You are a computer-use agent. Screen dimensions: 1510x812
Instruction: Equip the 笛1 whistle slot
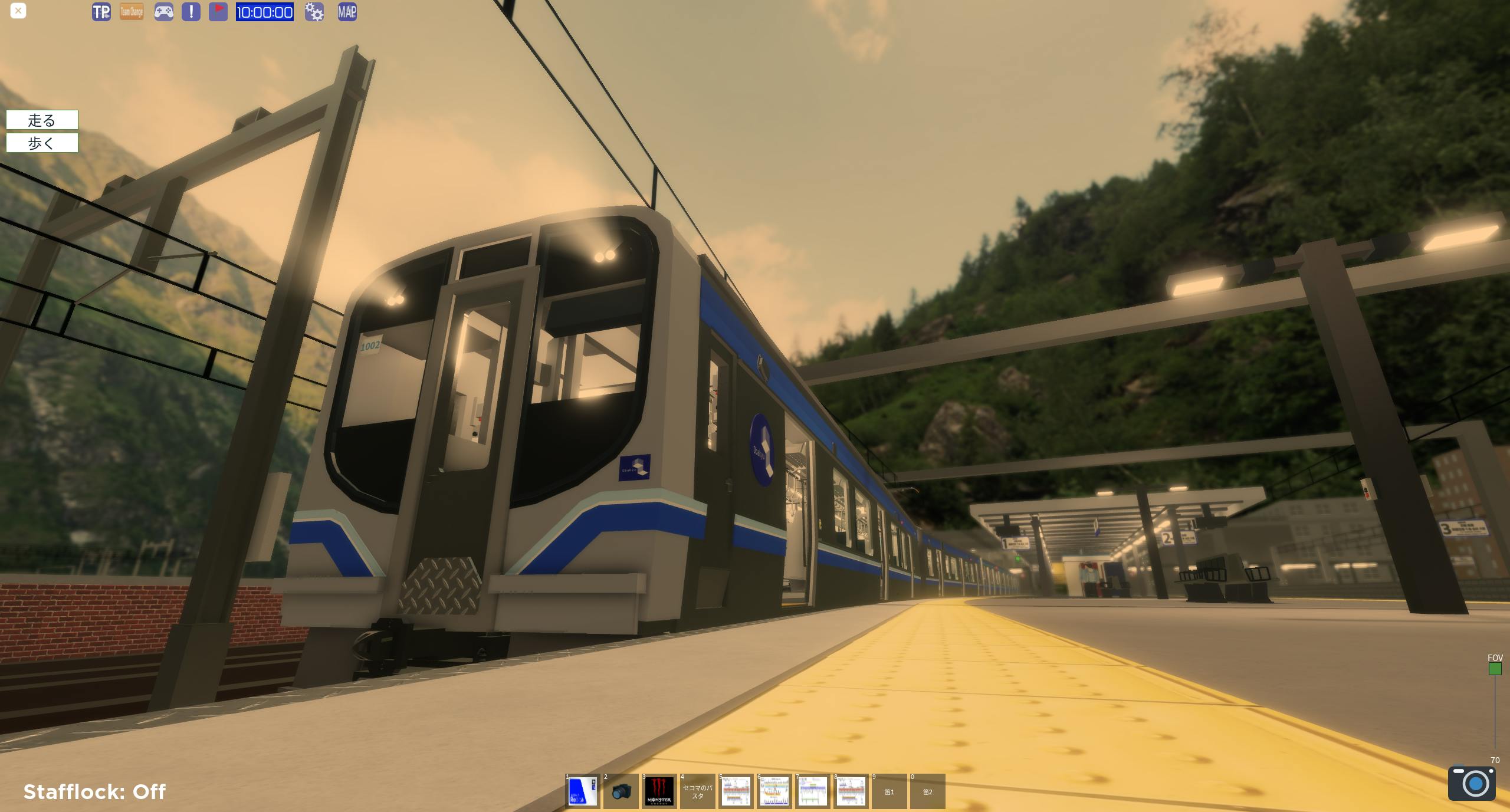(889, 791)
